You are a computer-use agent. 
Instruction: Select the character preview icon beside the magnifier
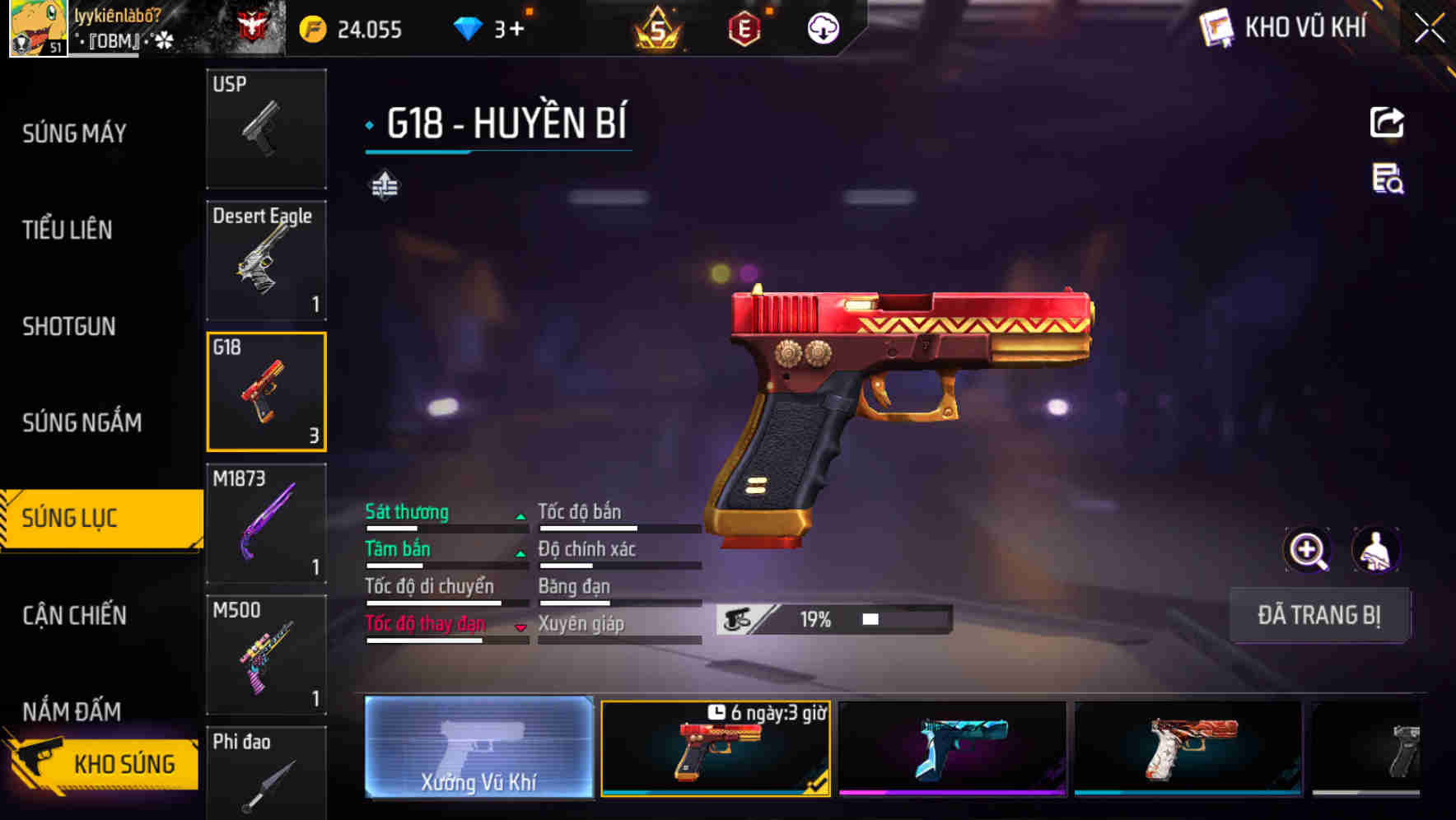pyautogui.click(x=1377, y=550)
